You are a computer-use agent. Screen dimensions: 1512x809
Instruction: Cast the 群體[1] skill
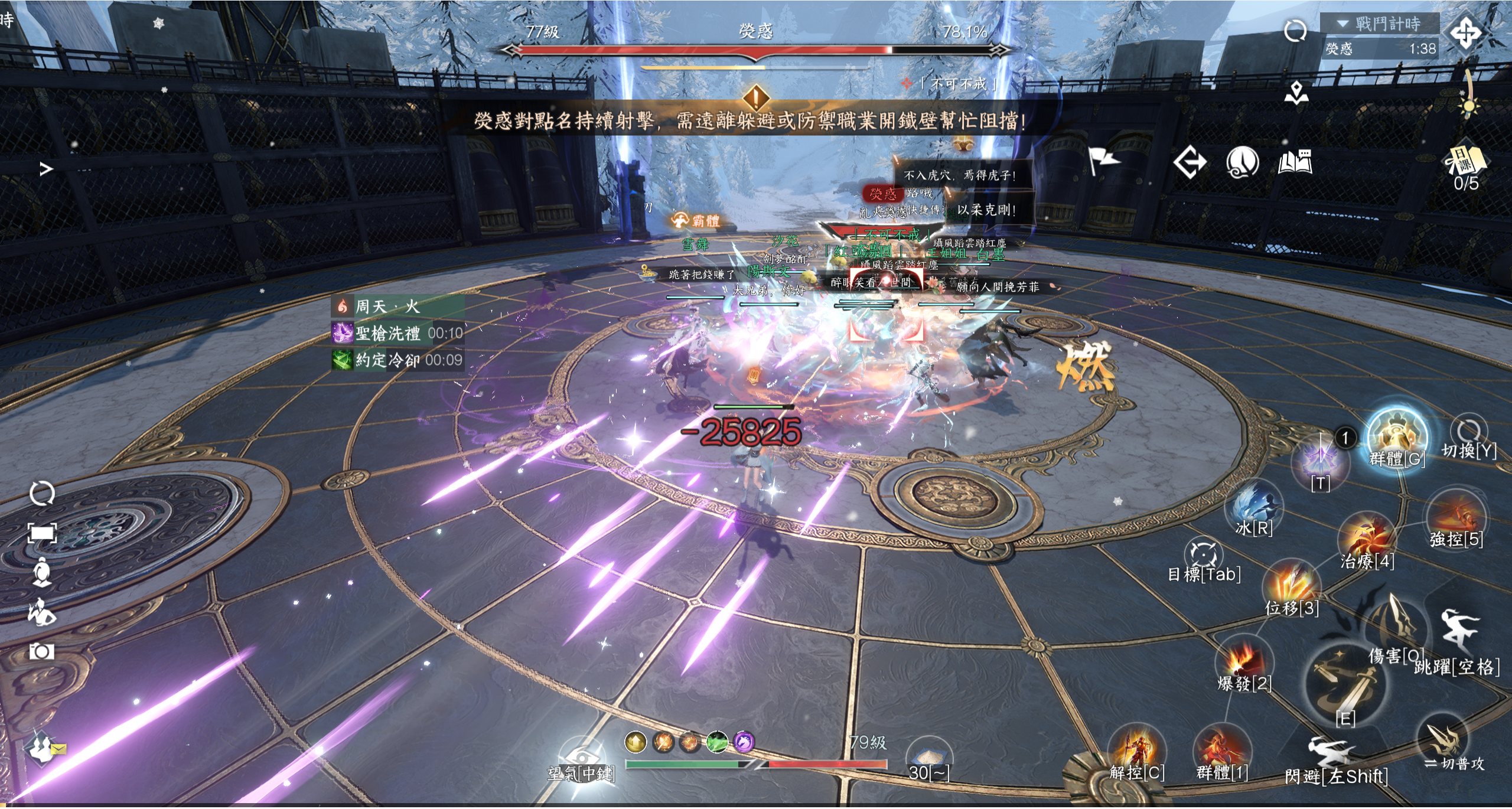[1221, 749]
